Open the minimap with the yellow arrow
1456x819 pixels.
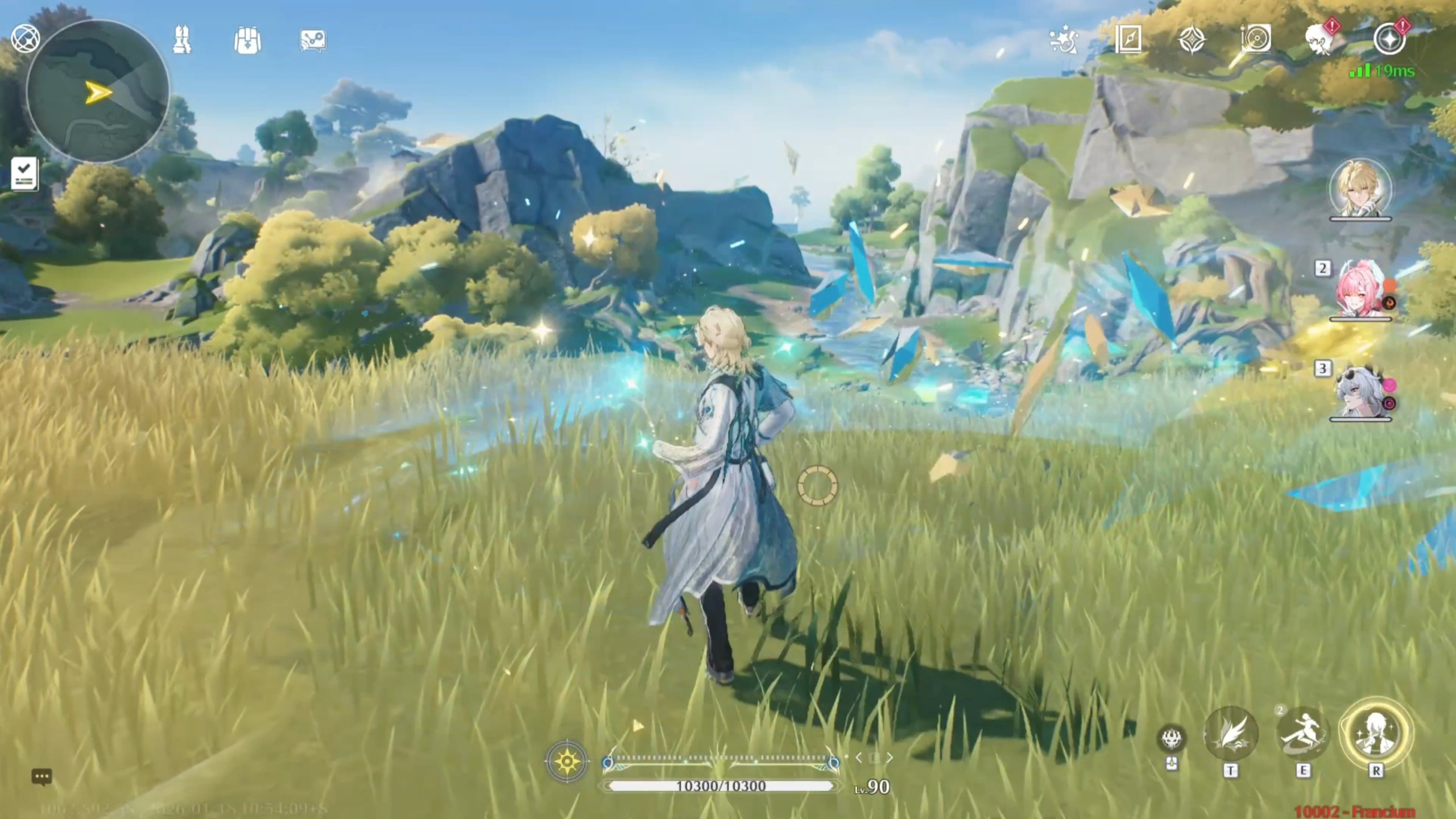[x=98, y=92]
